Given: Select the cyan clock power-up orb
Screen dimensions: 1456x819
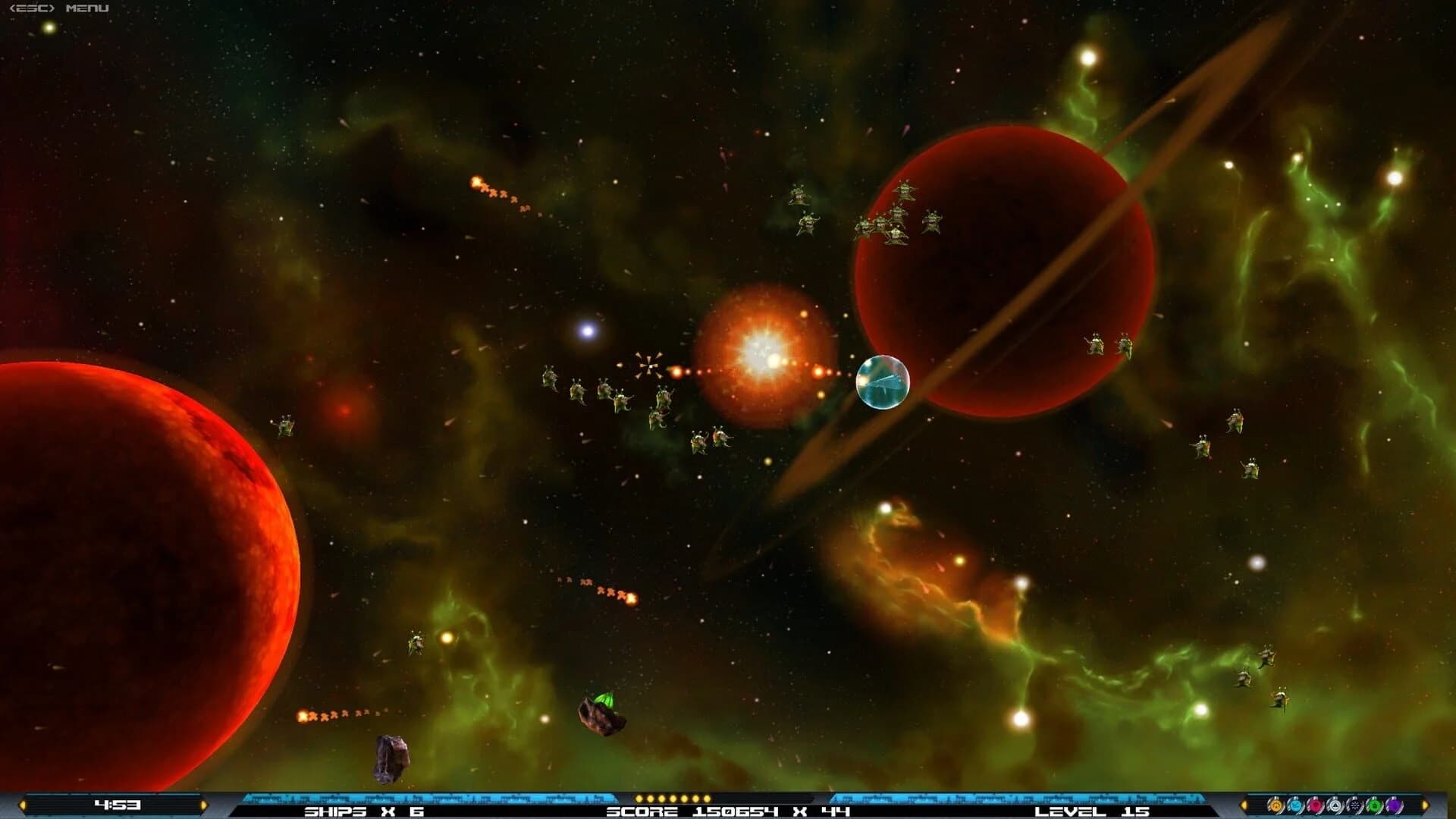Looking at the screenshot, I should 1294,805.
